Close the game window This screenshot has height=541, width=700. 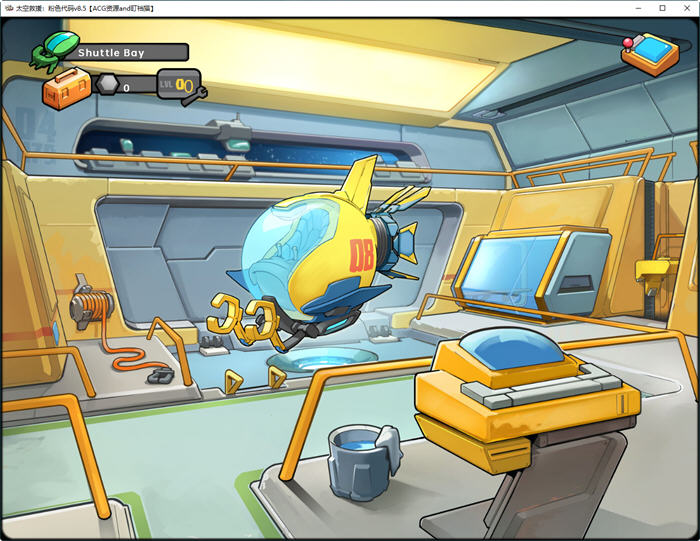click(685, 8)
